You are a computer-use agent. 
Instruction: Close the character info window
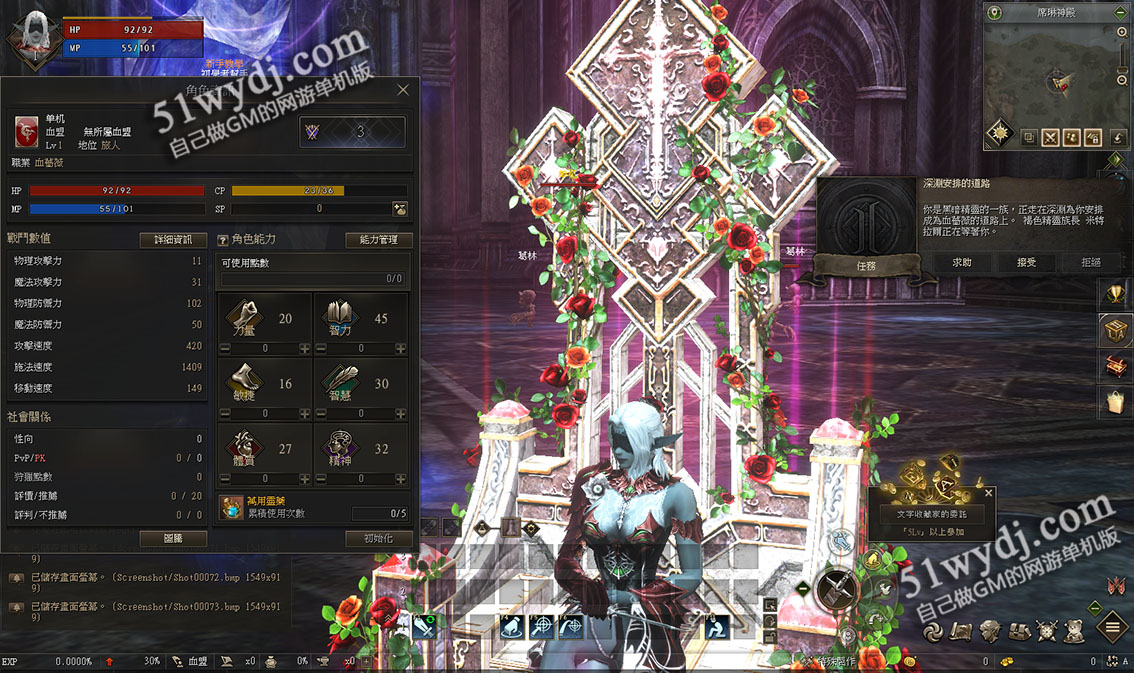click(x=403, y=90)
